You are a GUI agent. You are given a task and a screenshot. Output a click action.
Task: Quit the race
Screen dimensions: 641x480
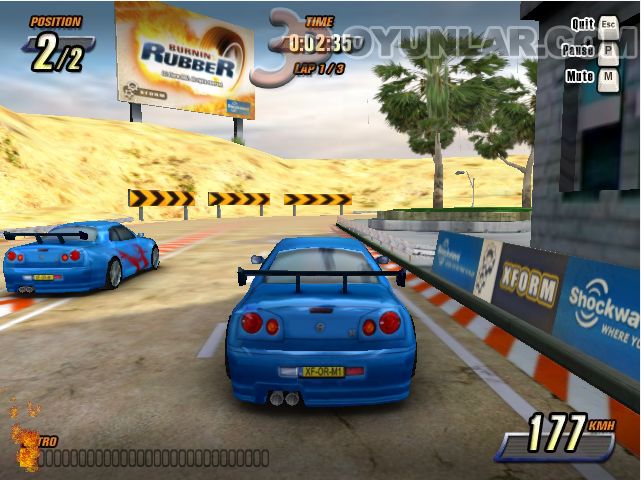608,23
